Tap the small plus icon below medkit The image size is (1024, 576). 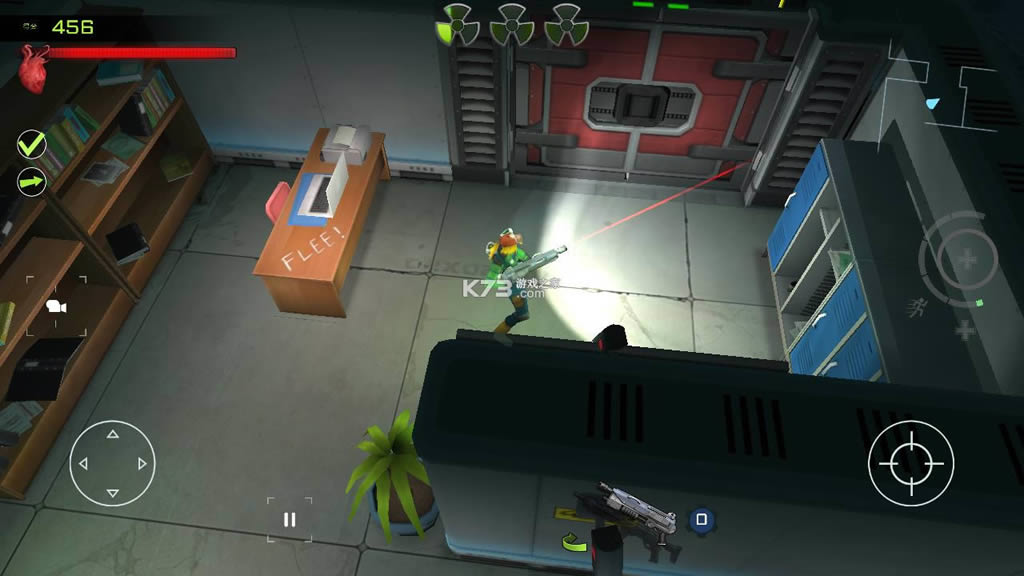(x=964, y=331)
